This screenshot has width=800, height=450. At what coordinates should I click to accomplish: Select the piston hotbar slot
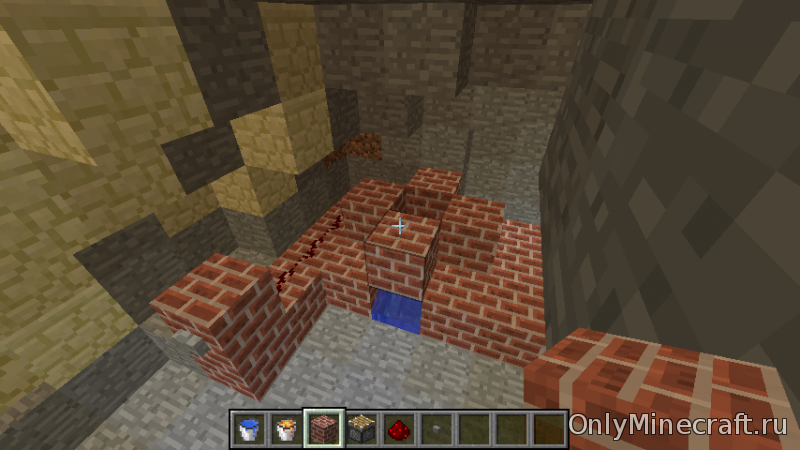[361, 428]
